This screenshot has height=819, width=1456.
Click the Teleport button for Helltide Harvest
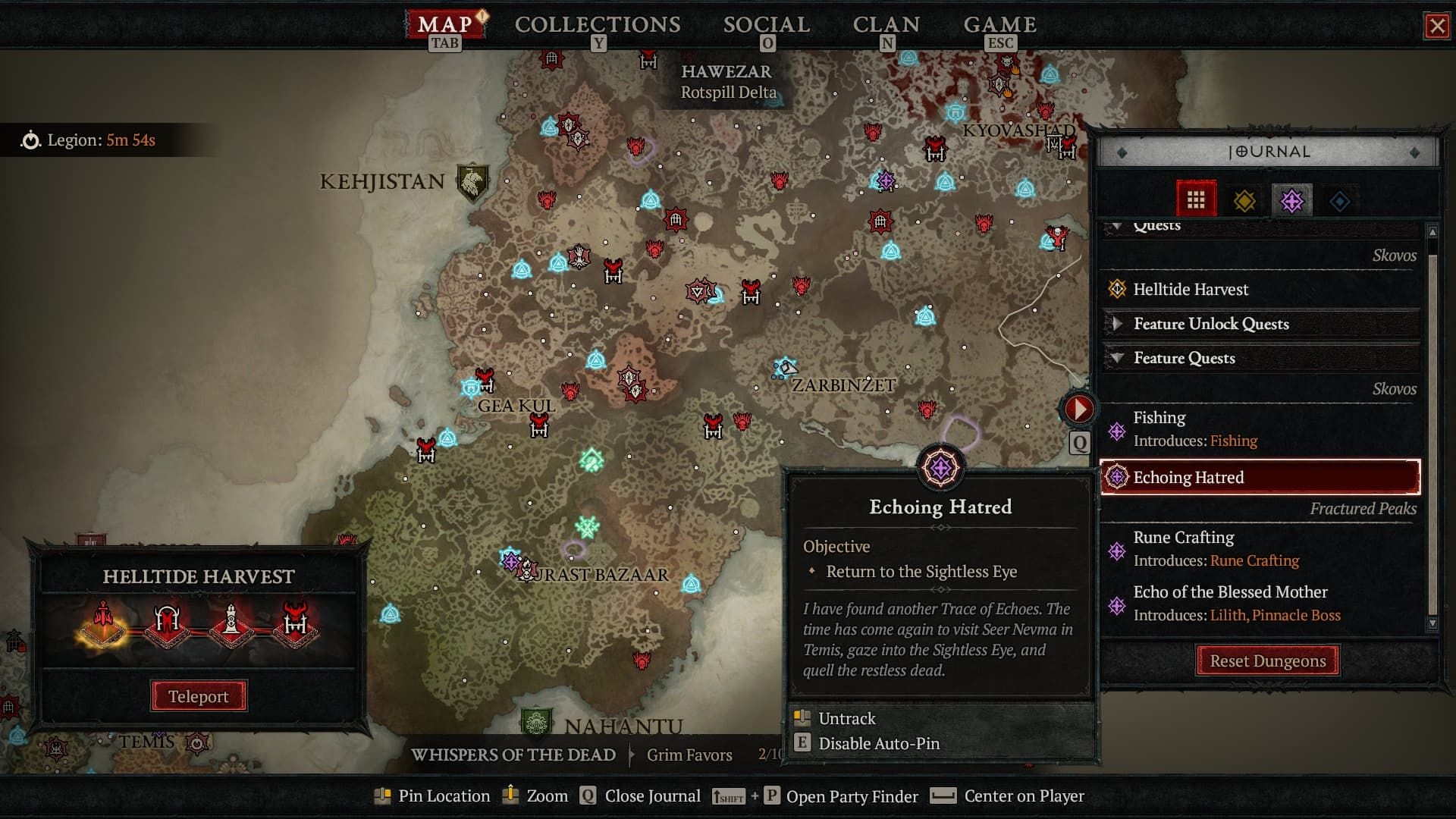click(x=198, y=695)
